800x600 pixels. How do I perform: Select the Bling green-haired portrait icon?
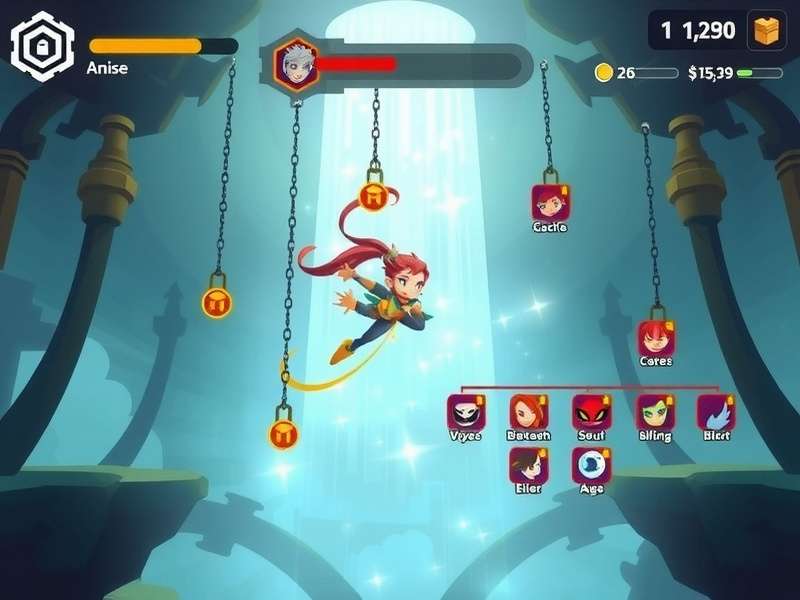click(x=654, y=412)
